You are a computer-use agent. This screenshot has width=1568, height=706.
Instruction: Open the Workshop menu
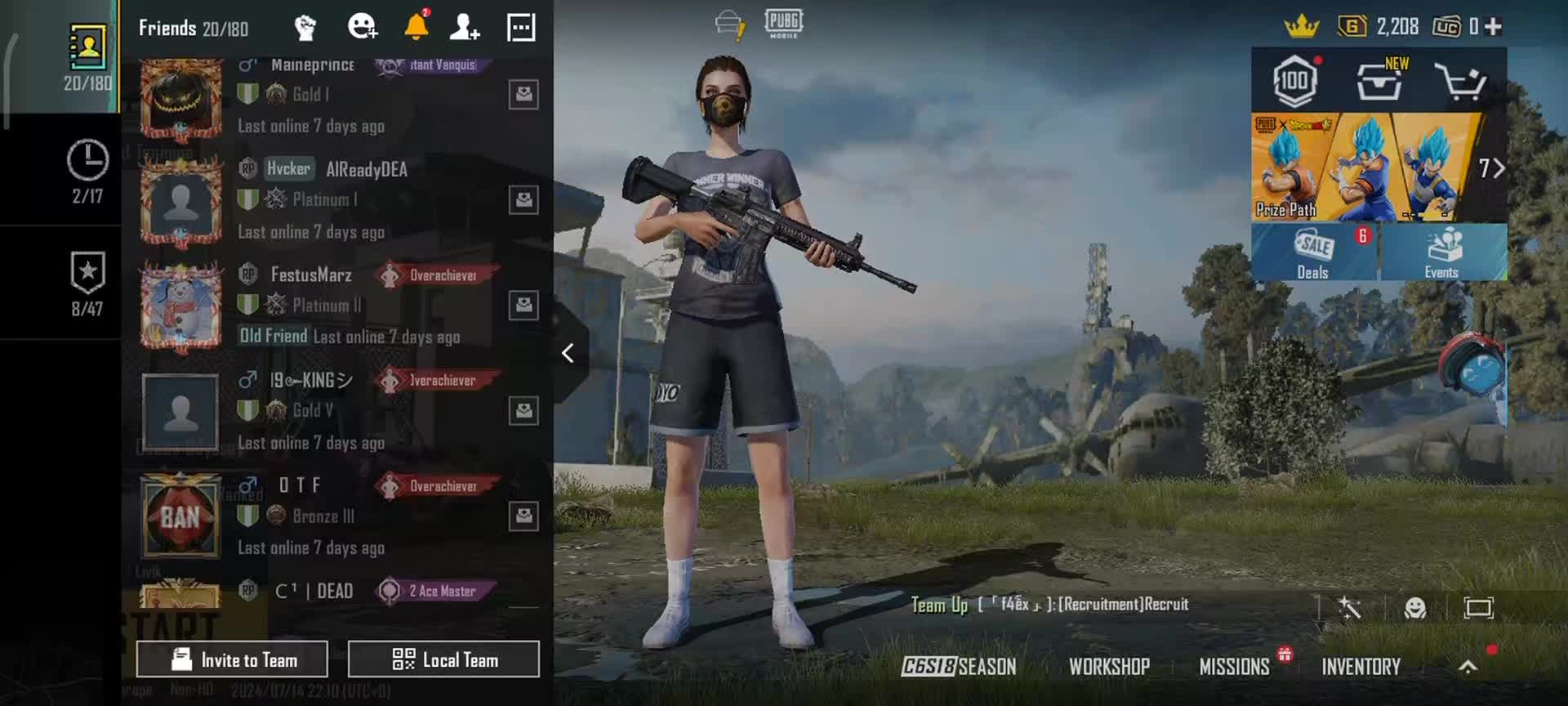click(1109, 667)
